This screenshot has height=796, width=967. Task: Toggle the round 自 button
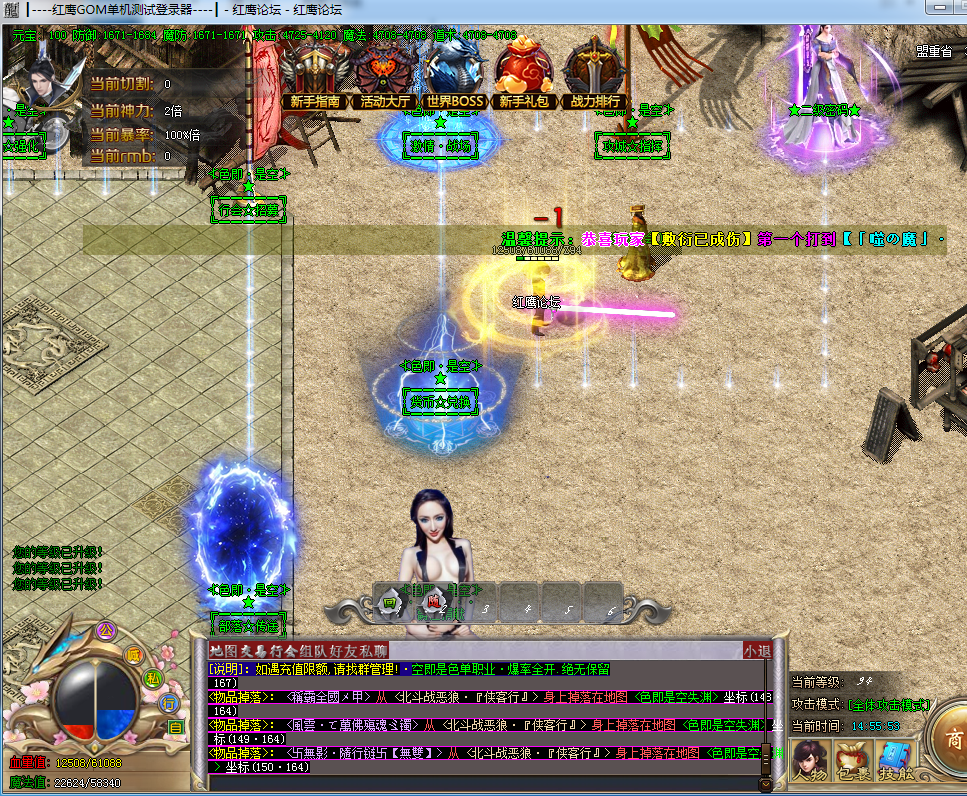pos(176,727)
